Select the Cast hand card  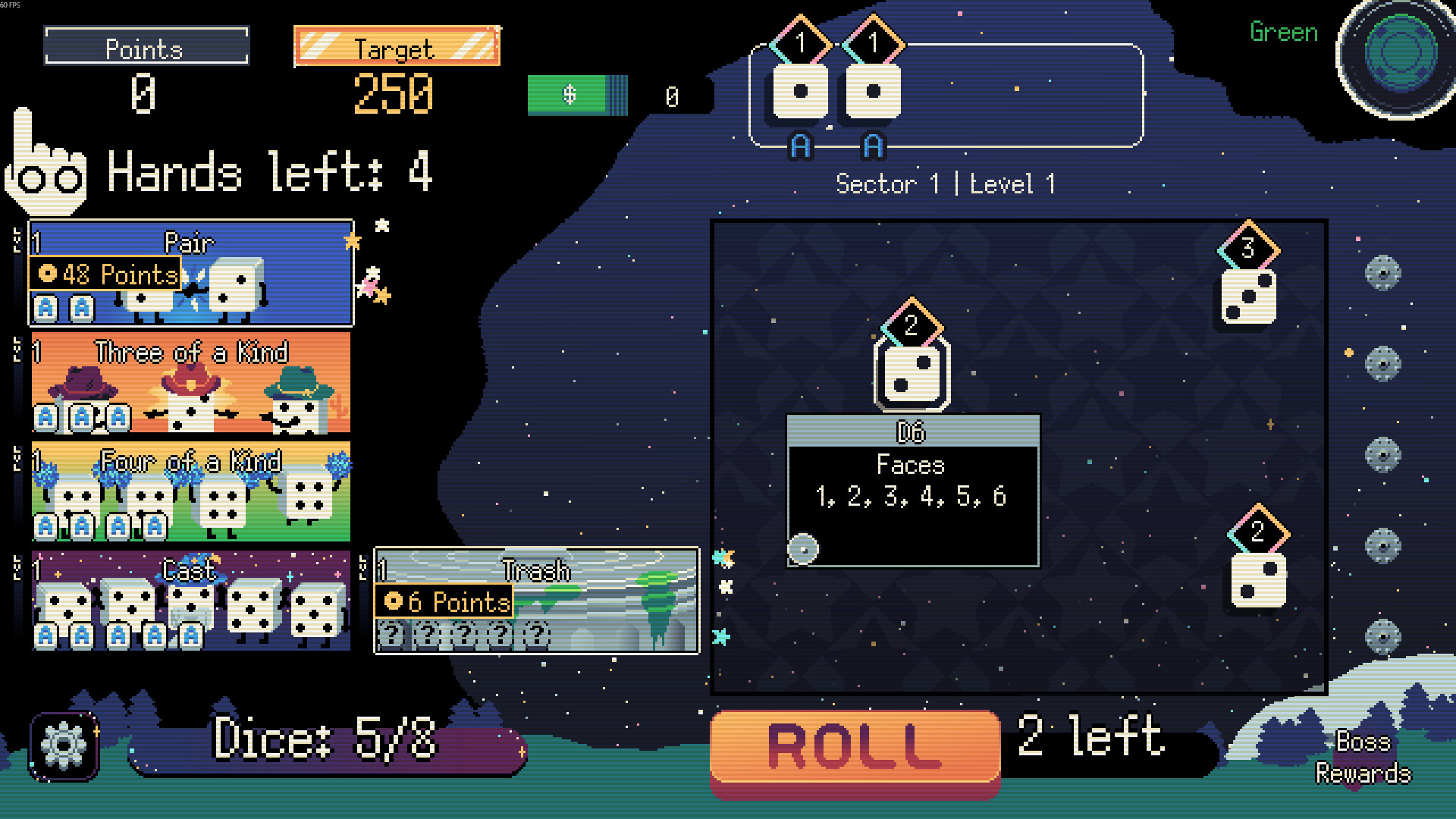191,601
